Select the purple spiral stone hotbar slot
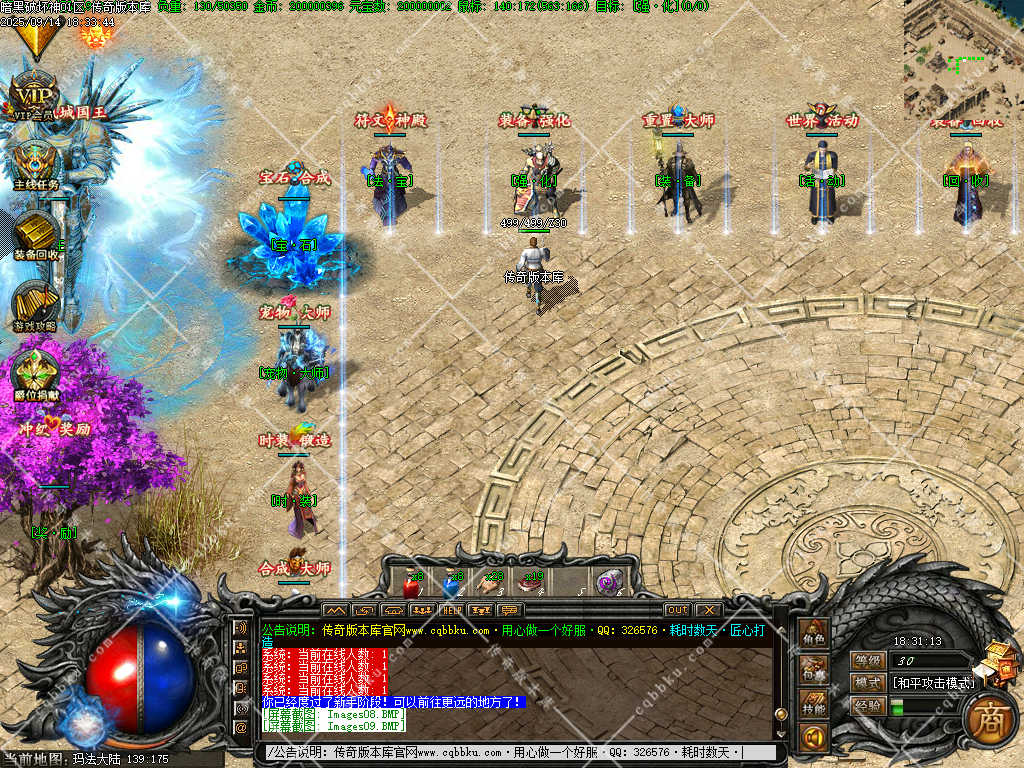Viewport: 1024px width, 768px height. pos(608,584)
